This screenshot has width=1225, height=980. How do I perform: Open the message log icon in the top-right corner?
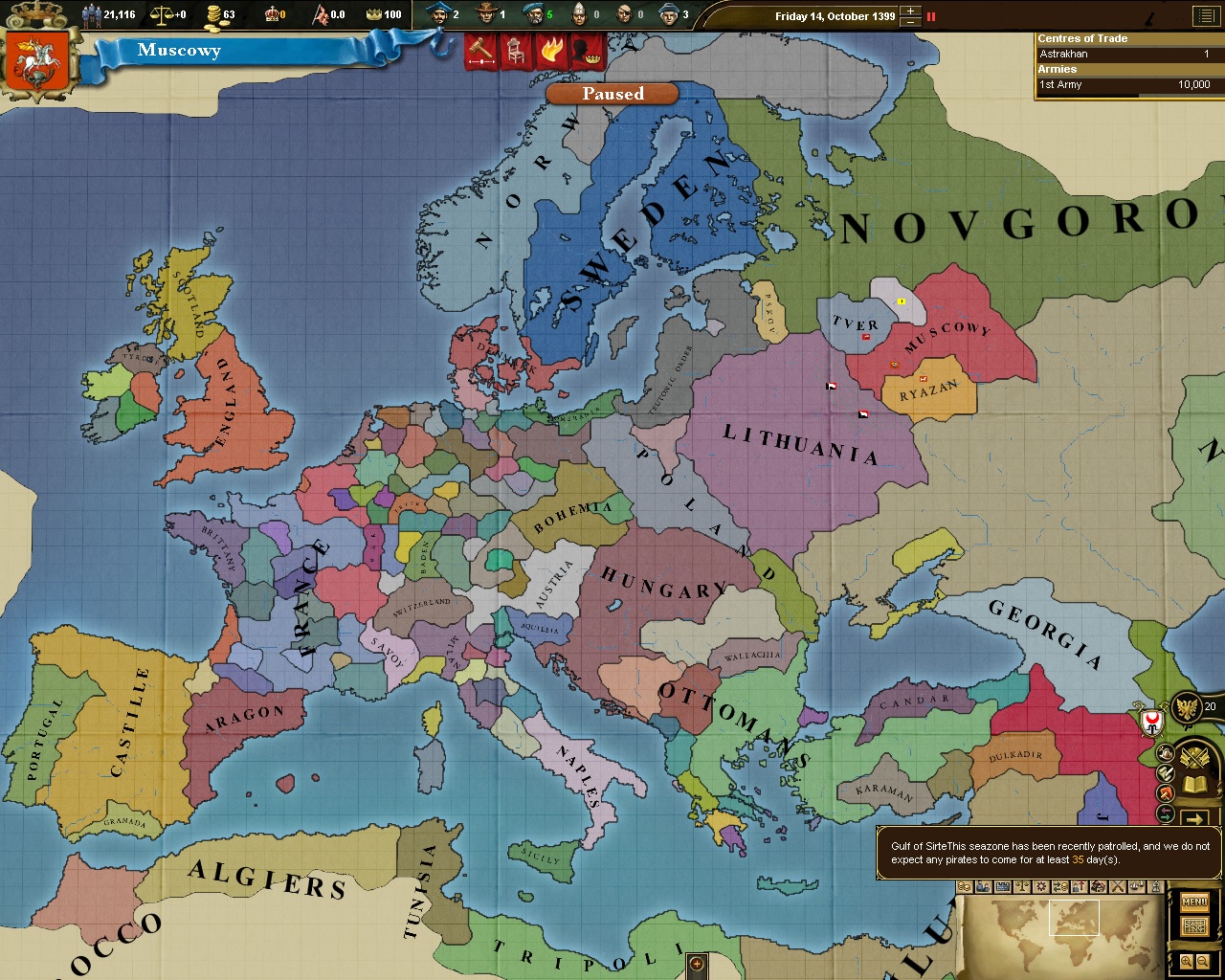click(x=1205, y=16)
